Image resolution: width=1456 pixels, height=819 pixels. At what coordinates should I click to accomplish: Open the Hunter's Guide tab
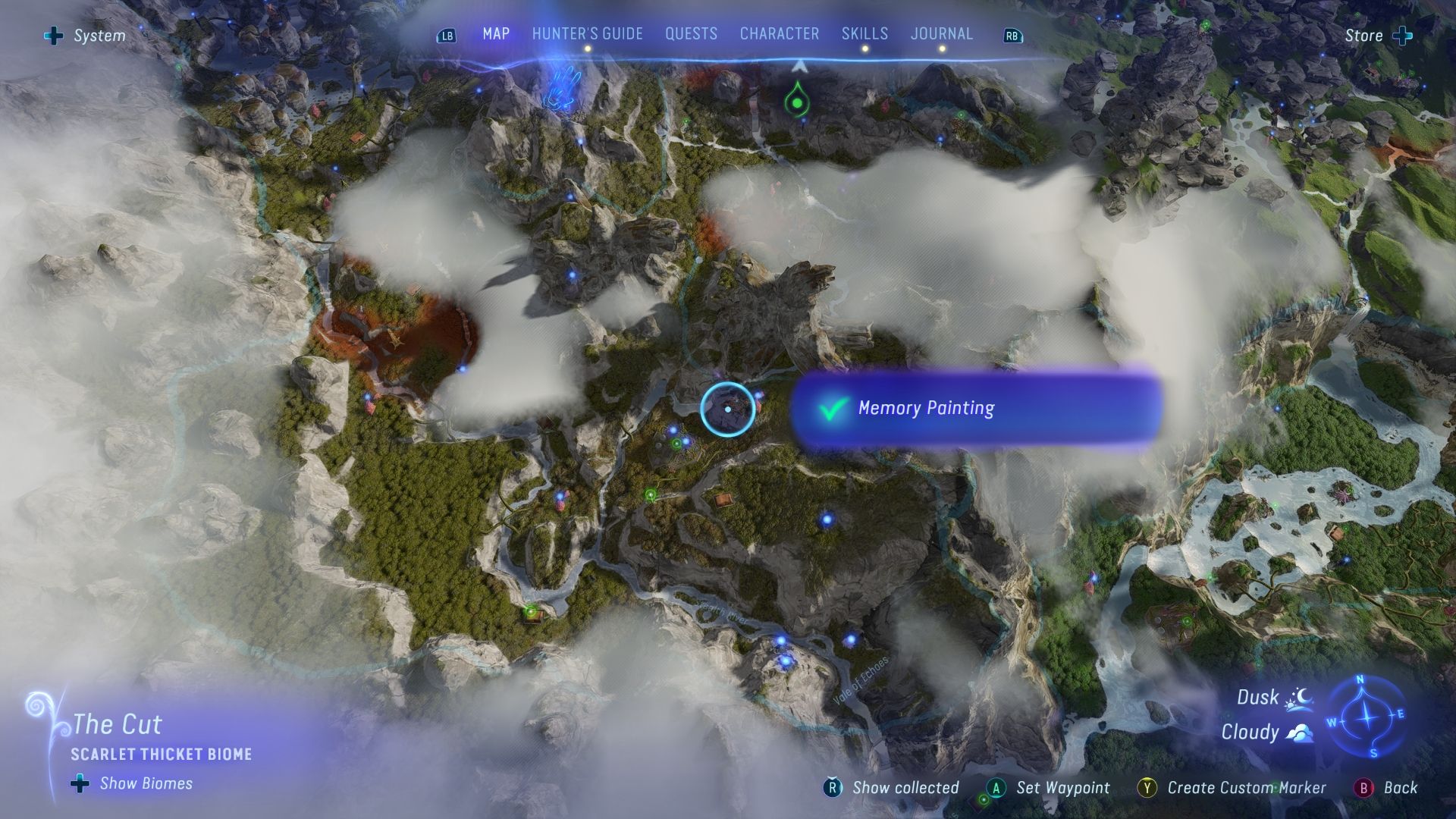[x=586, y=34]
